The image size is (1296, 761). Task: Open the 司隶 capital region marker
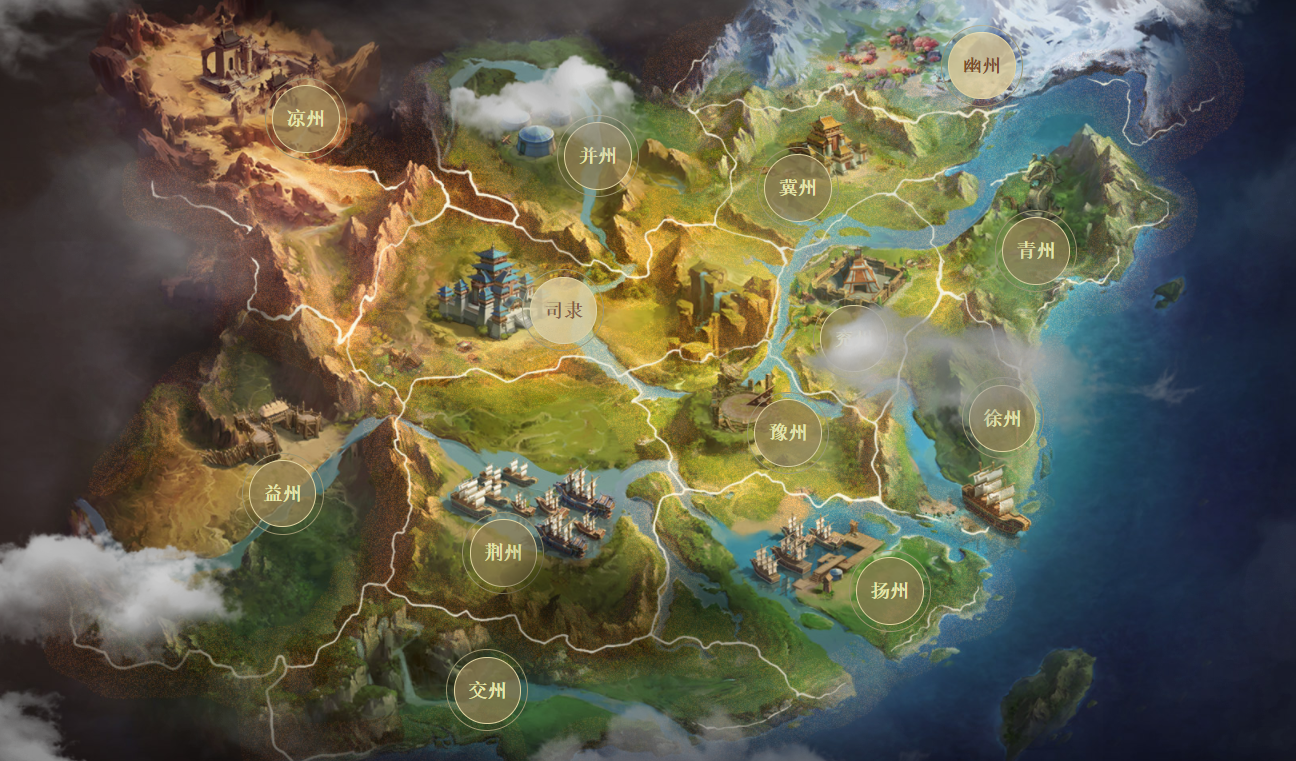tap(563, 310)
